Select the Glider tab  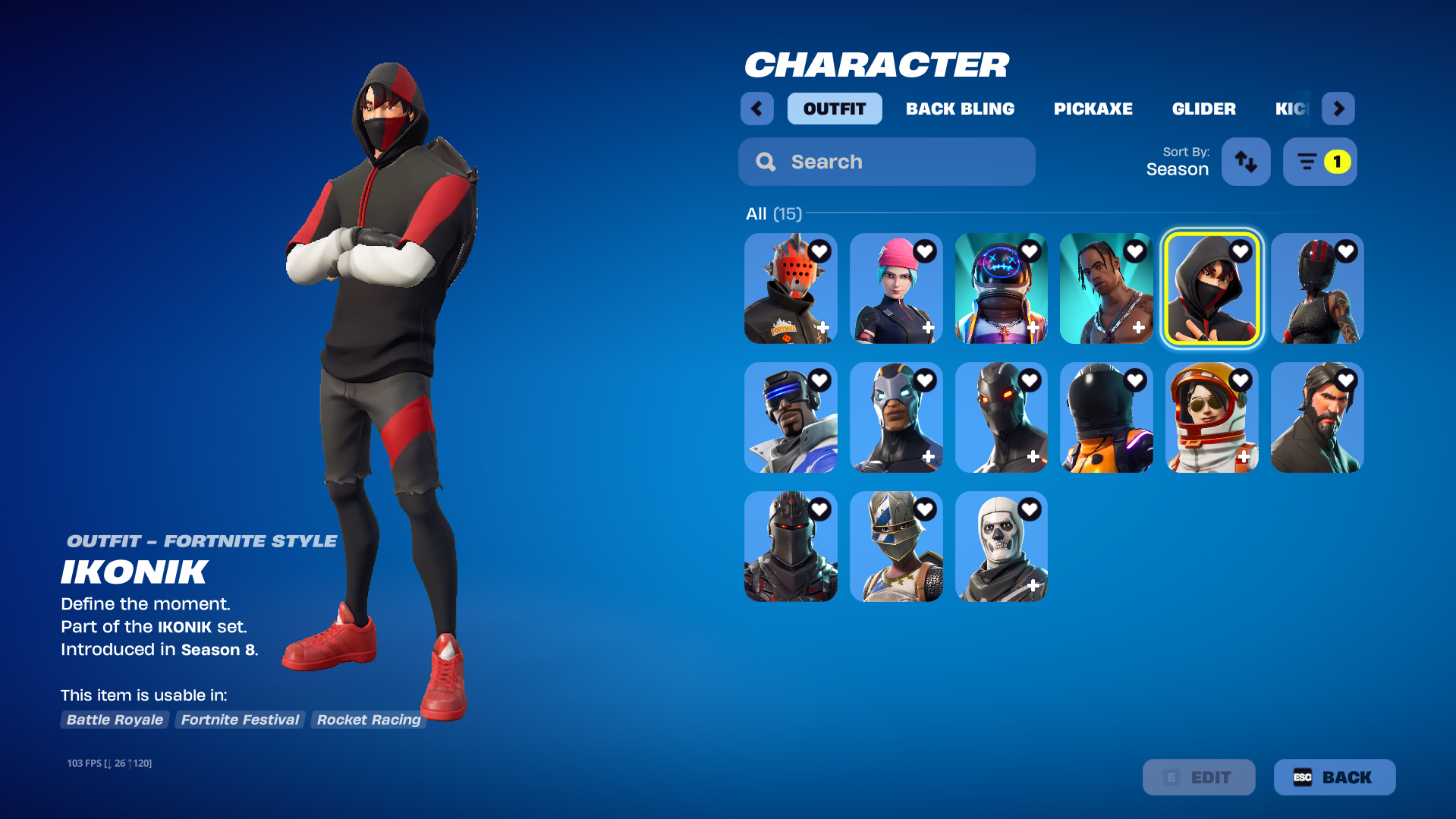pos(1203,109)
